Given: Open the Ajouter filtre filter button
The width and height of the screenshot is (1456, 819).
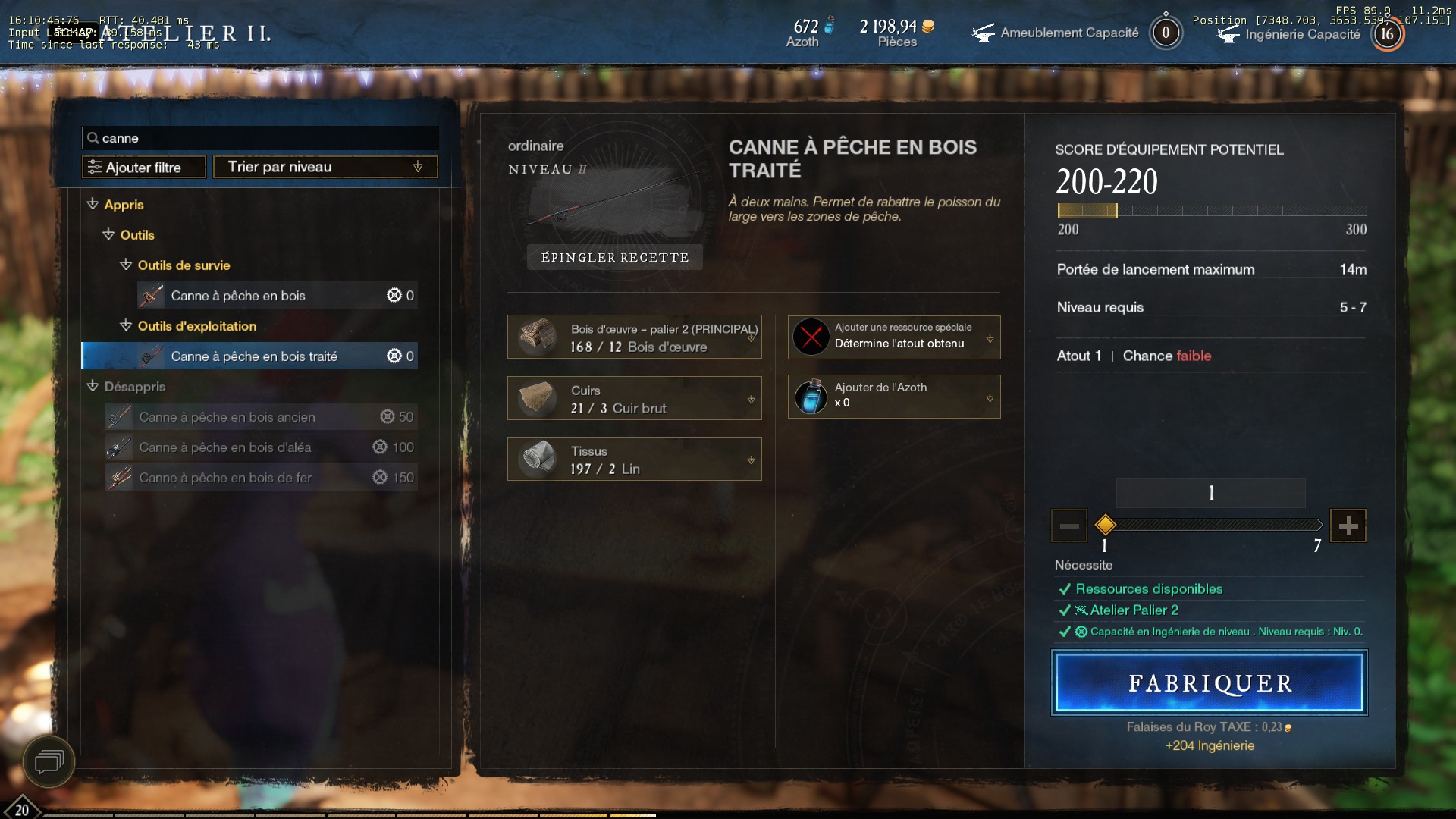Looking at the screenshot, I should pyautogui.click(x=144, y=167).
